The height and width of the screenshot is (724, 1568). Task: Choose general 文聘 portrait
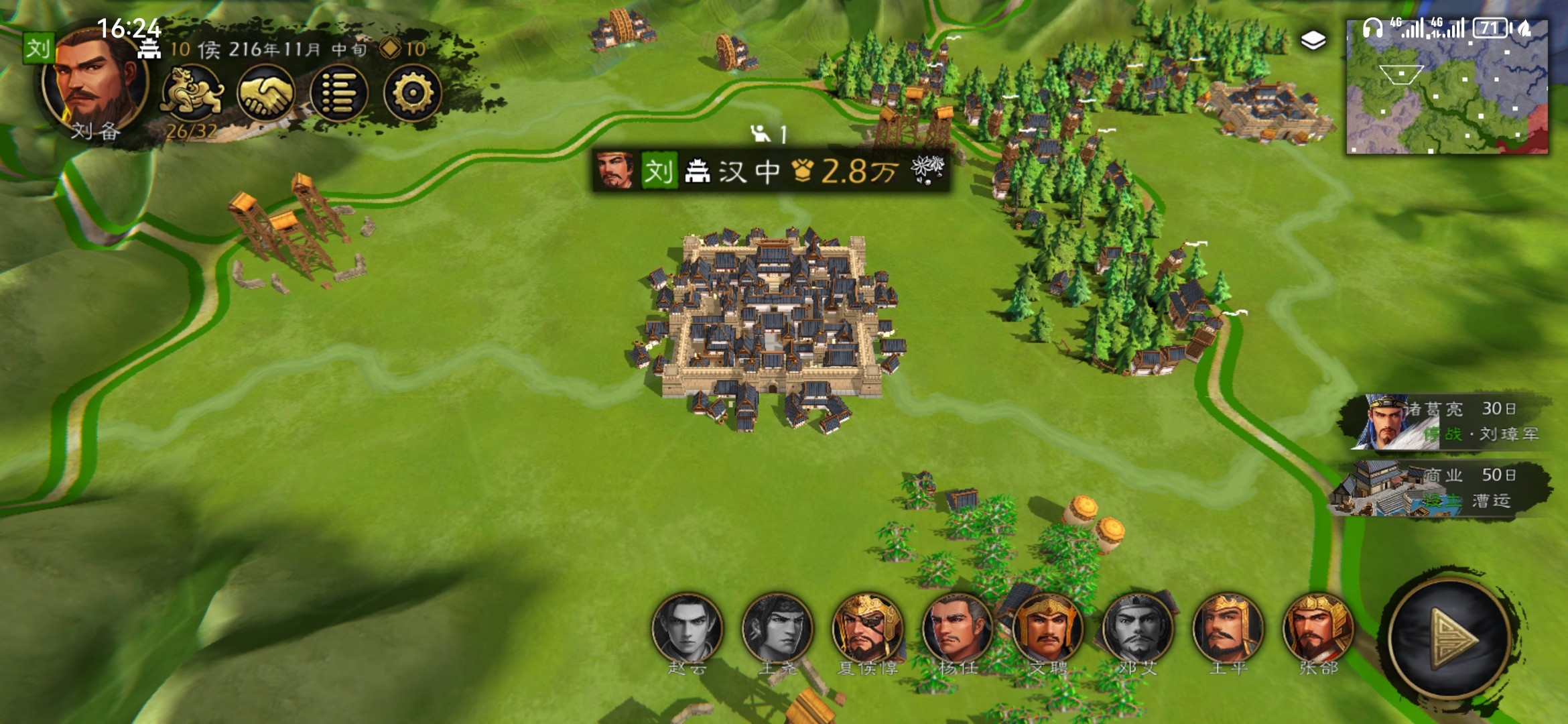[x=1047, y=628]
